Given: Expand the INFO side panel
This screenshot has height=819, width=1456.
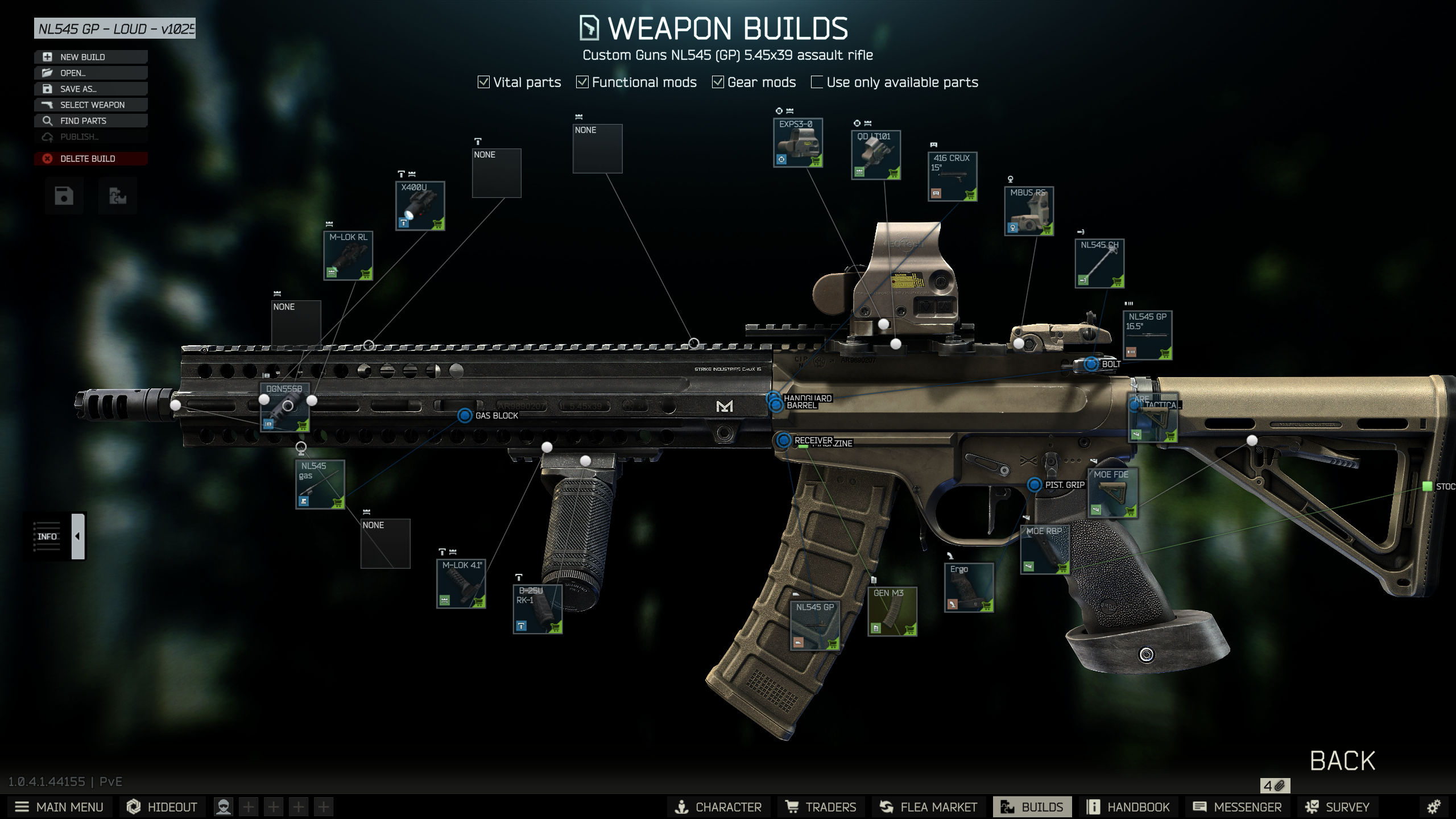Looking at the screenshot, I should (x=78, y=536).
